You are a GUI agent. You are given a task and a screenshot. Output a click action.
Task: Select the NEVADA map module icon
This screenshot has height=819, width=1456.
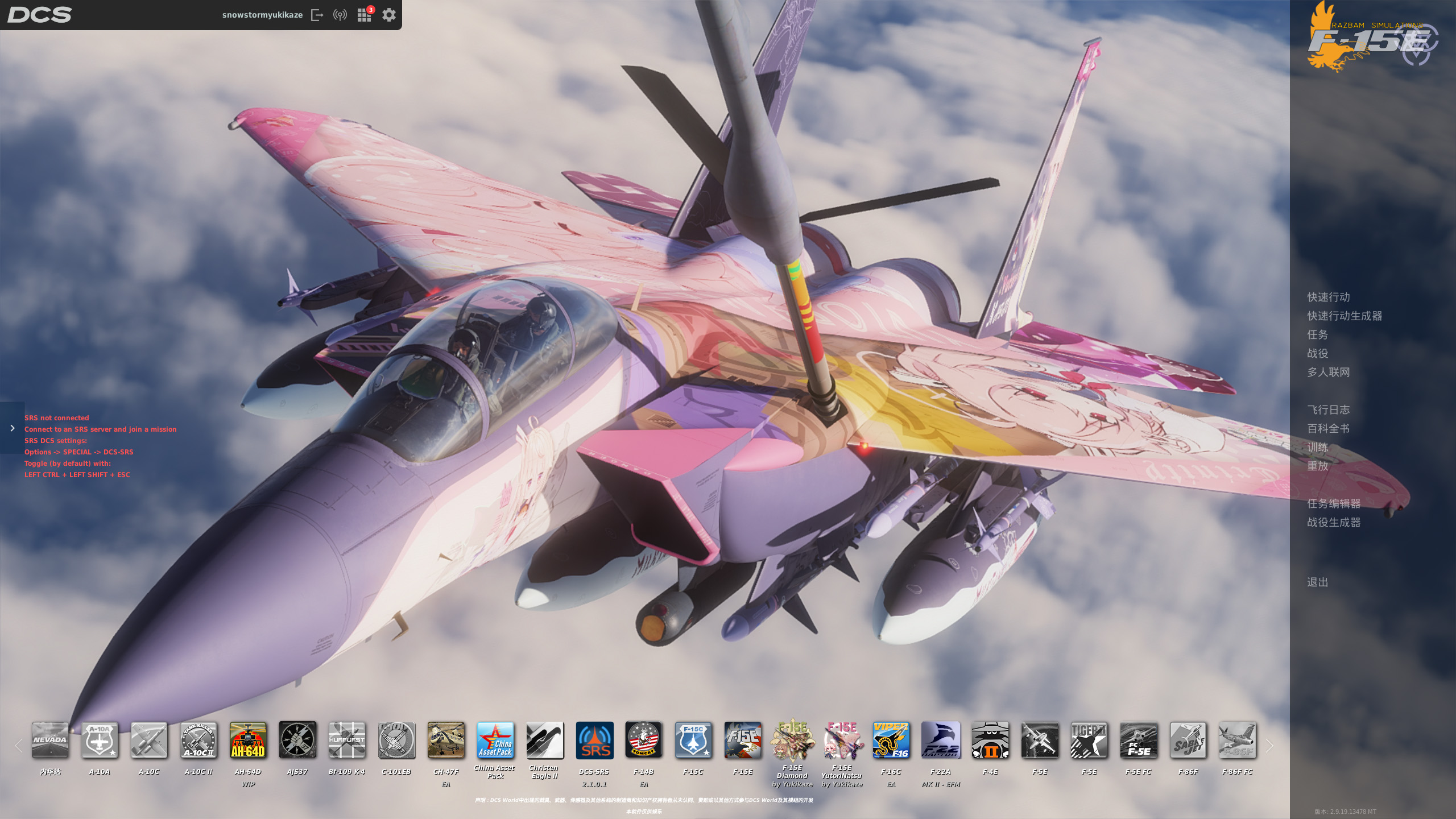pos(49,741)
